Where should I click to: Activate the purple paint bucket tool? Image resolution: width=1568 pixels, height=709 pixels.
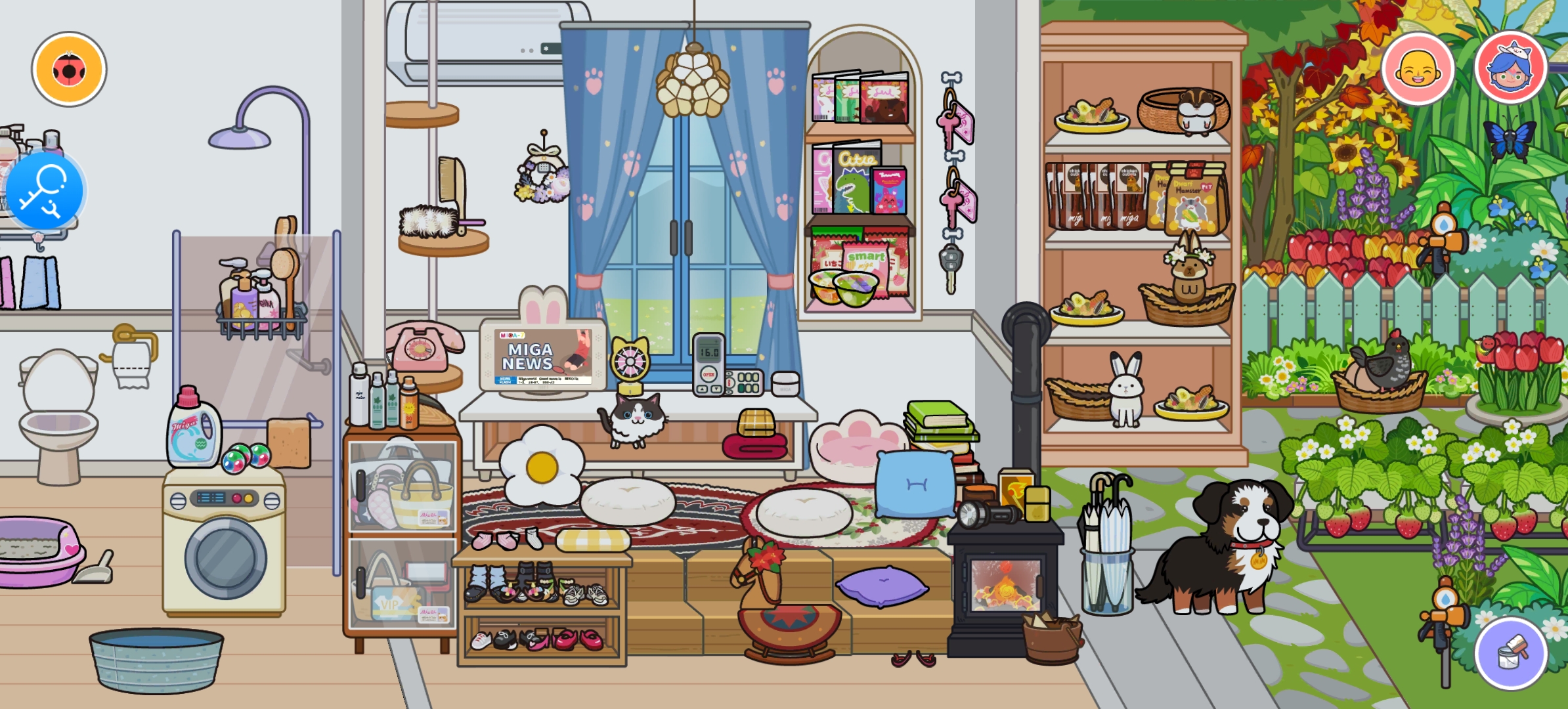(x=1511, y=653)
